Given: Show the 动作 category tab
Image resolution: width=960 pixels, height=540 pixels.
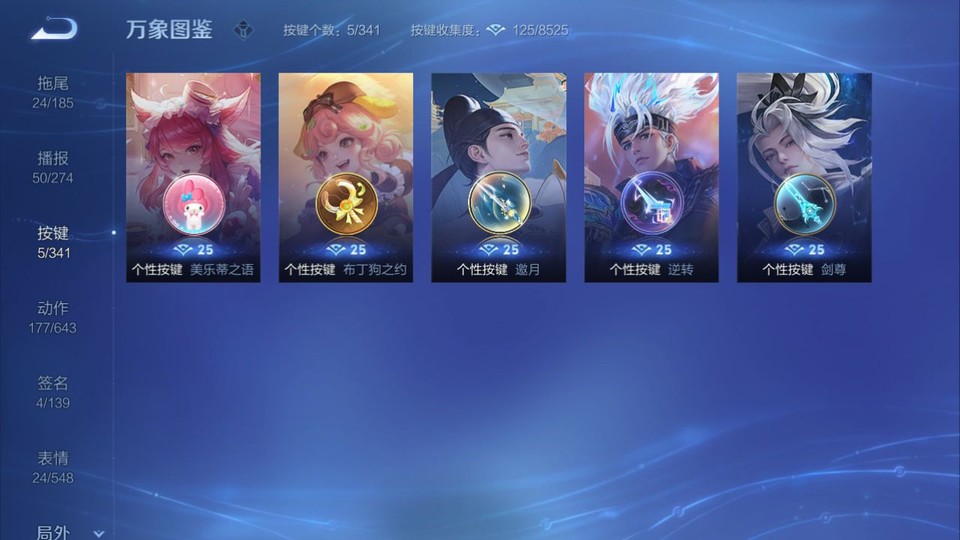Looking at the screenshot, I should tap(53, 316).
